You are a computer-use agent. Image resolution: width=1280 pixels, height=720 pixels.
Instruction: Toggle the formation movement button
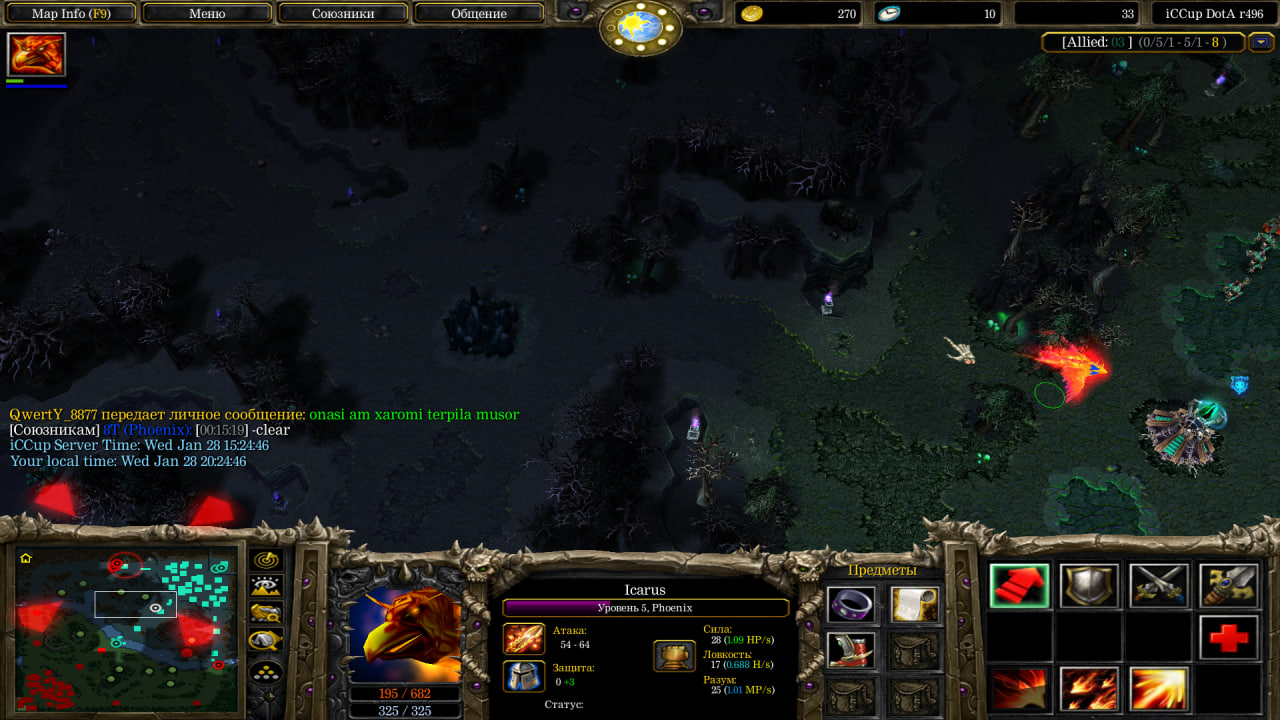point(266,671)
